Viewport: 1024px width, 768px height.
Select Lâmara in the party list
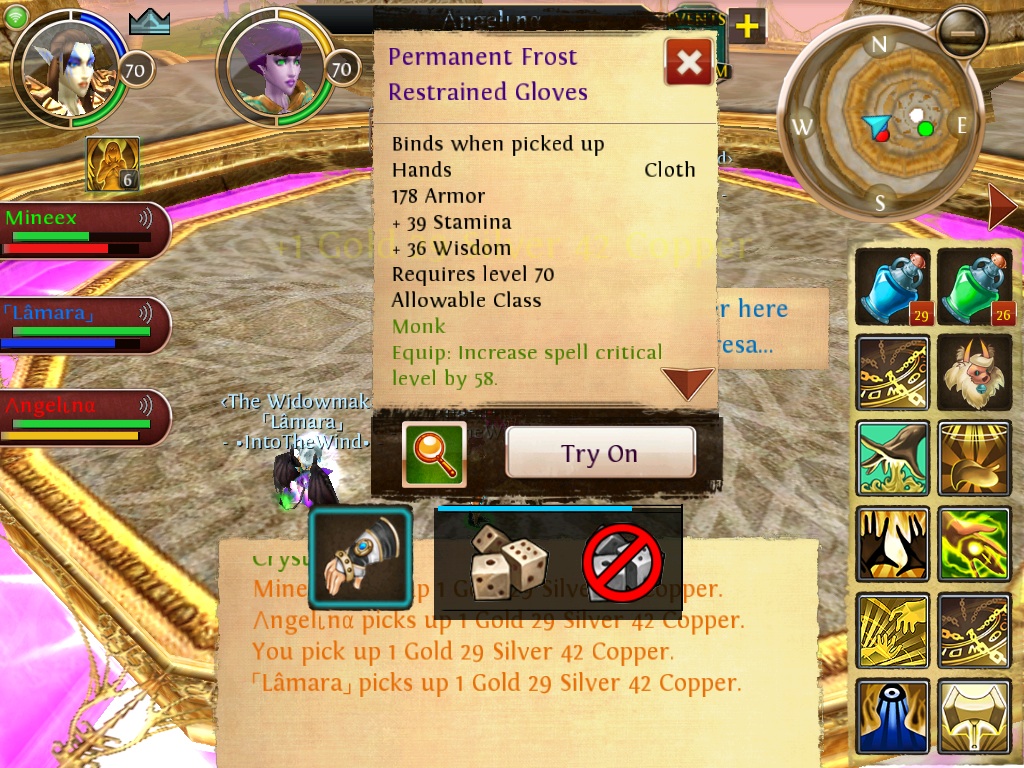[x=78, y=325]
